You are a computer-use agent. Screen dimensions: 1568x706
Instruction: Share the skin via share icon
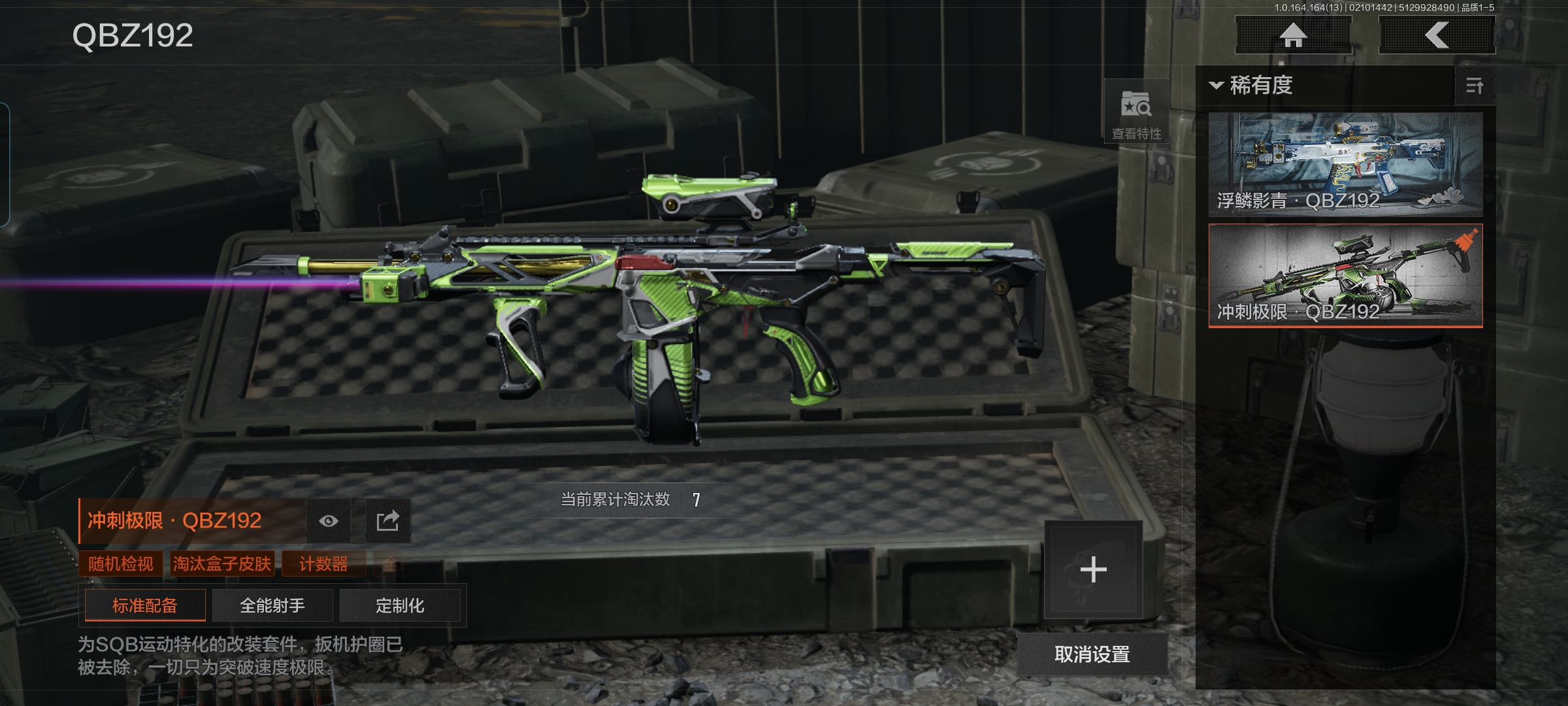pyautogui.click(x=387, y=521)
